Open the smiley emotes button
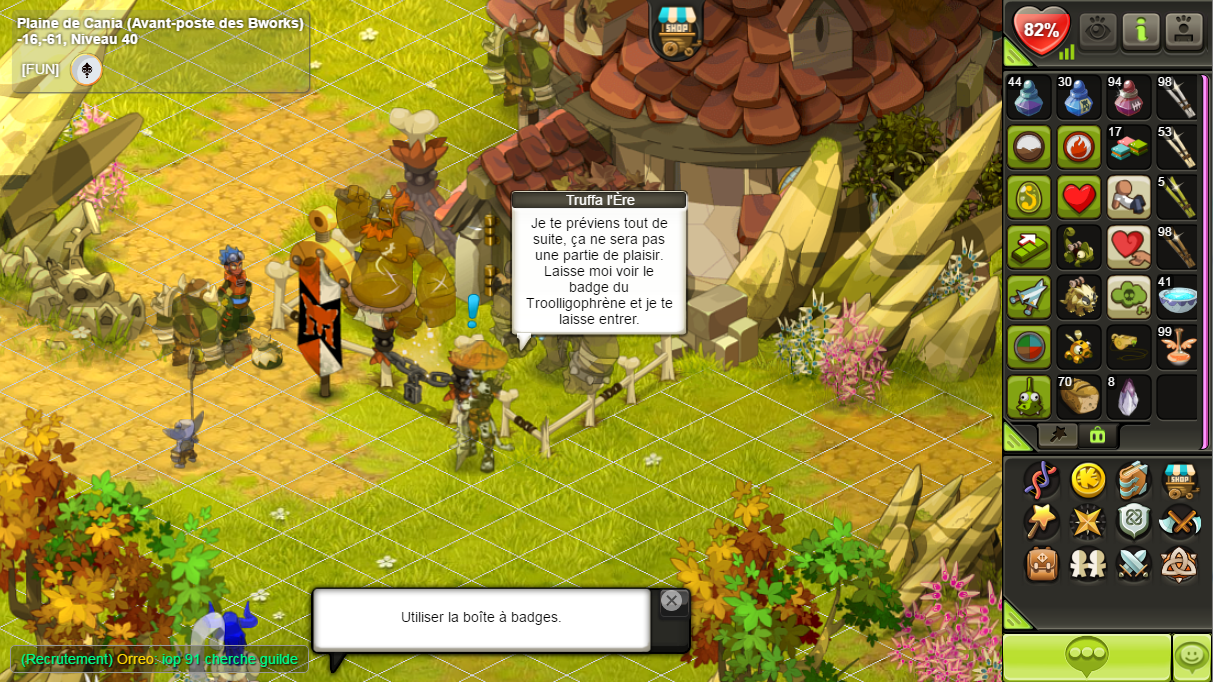Image resolution: width=1213 pixels, height=682 pixels. click(1192, 657)
